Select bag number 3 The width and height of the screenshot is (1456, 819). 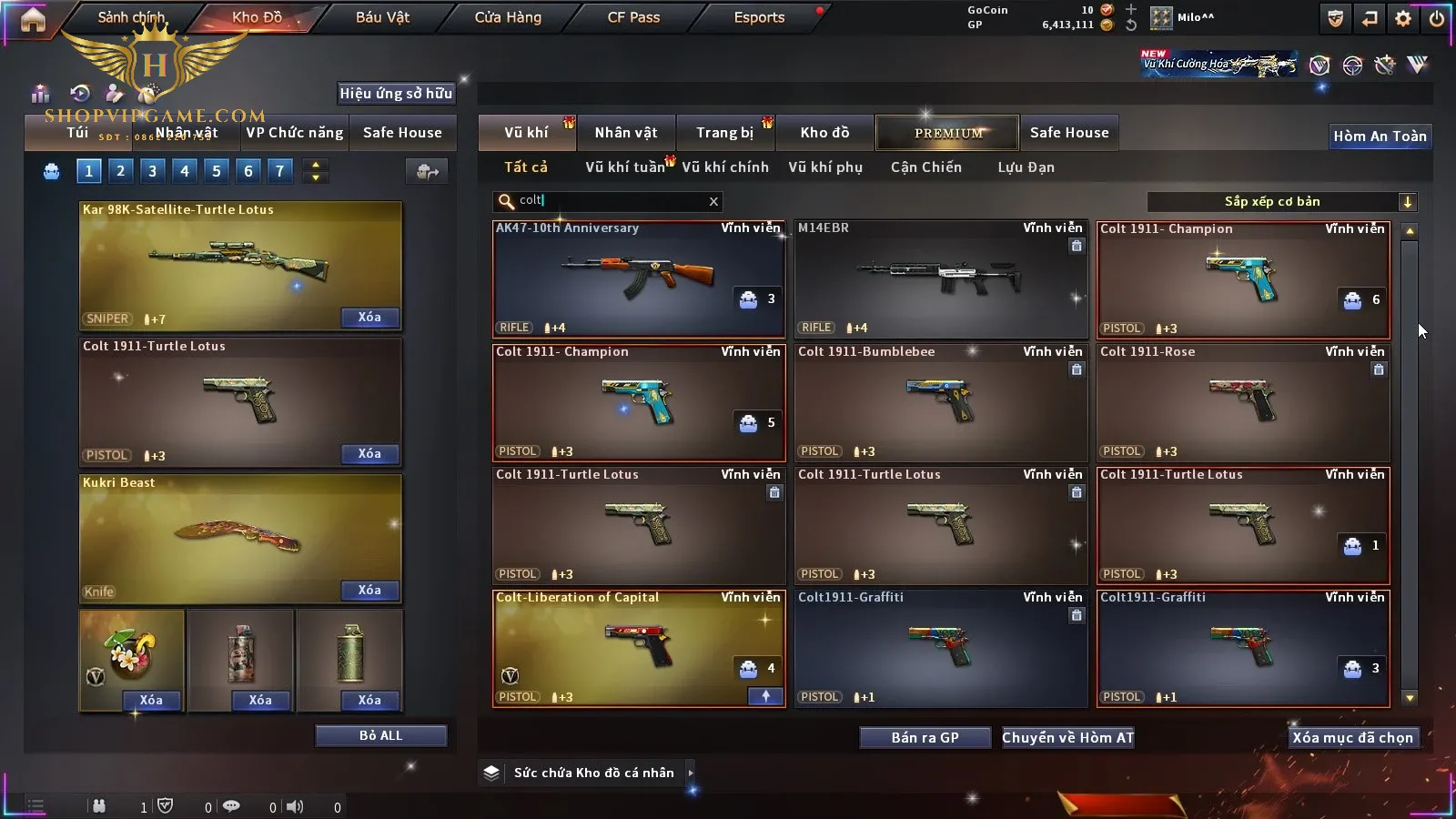tap(152, 170)
